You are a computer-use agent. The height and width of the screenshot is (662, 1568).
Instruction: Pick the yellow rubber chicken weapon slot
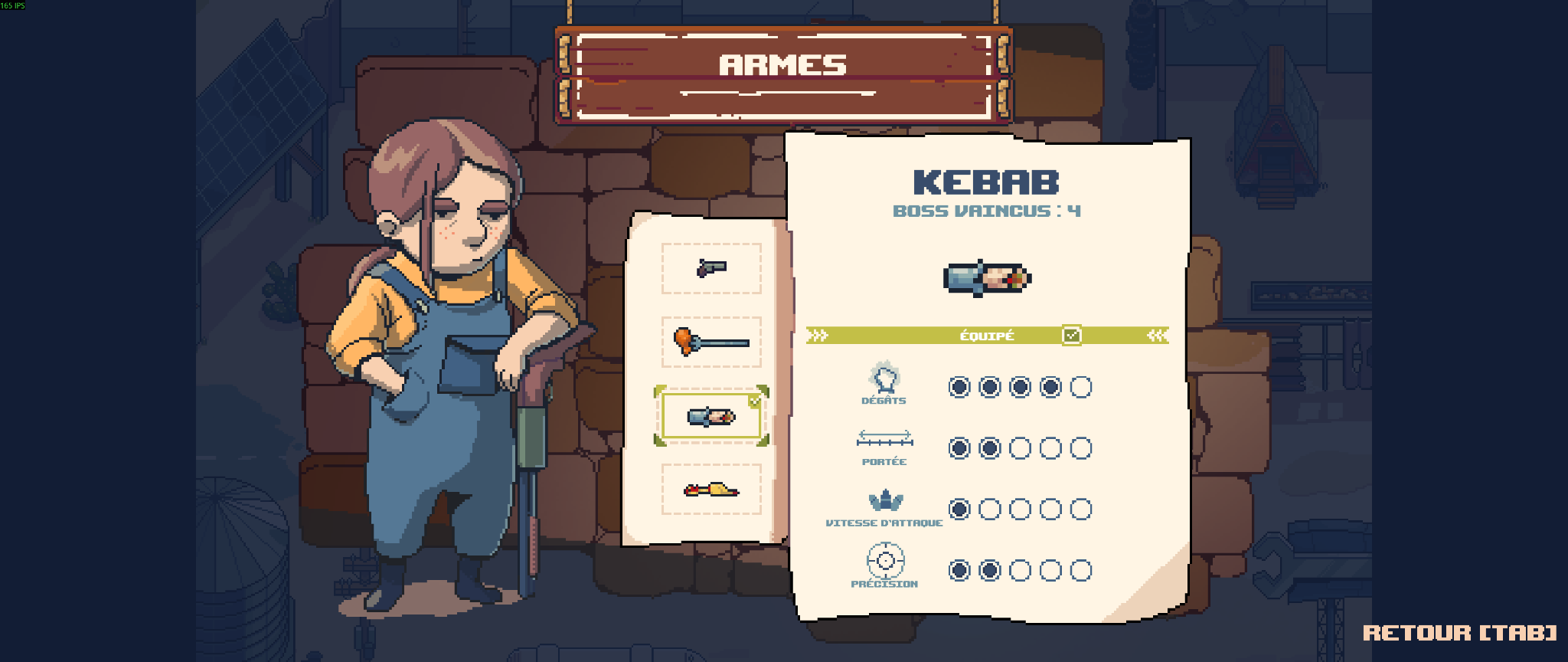click(x=711, y=489)
